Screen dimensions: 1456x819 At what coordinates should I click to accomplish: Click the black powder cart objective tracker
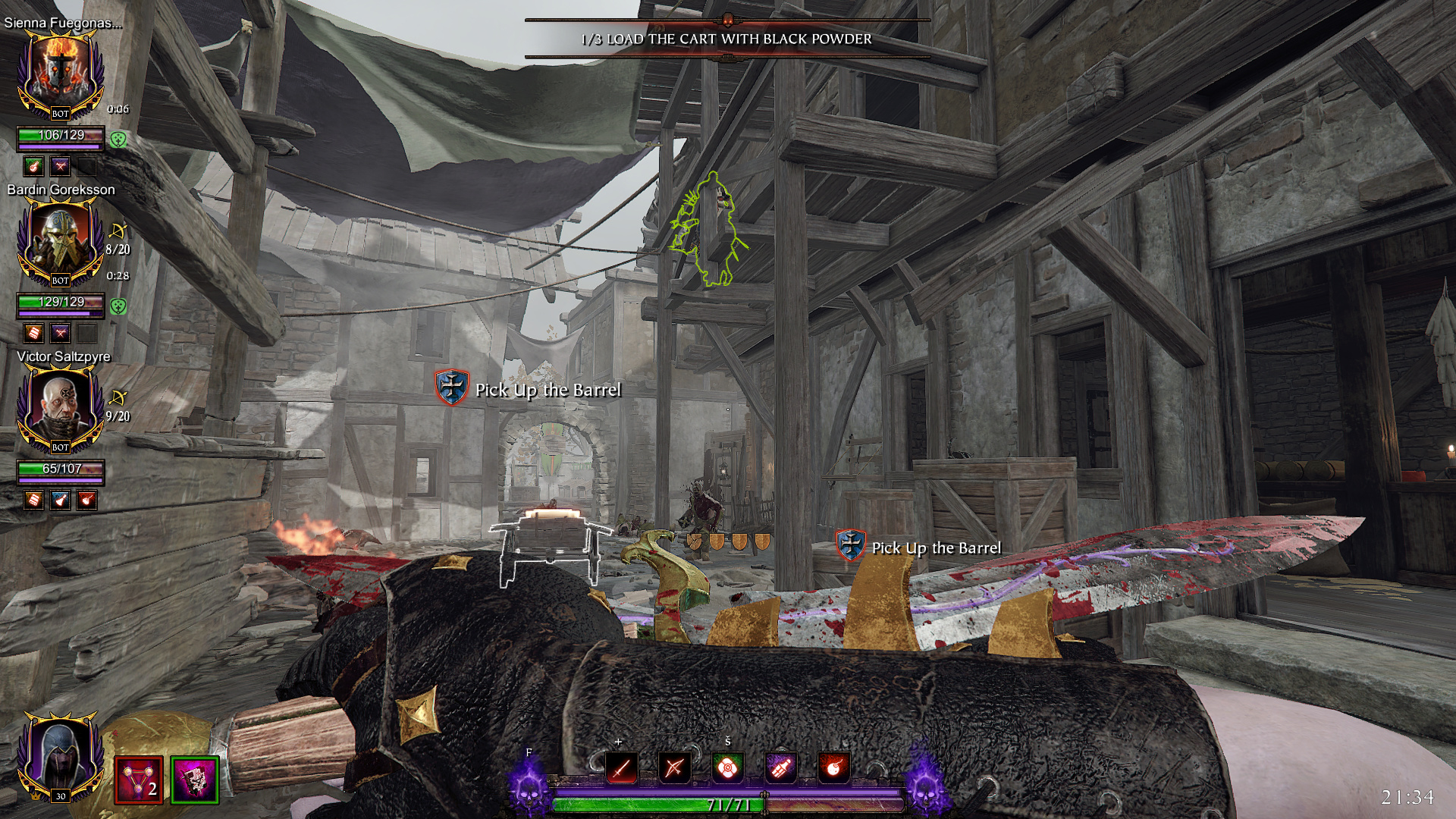pyautogui.click(x=726, y=39)
